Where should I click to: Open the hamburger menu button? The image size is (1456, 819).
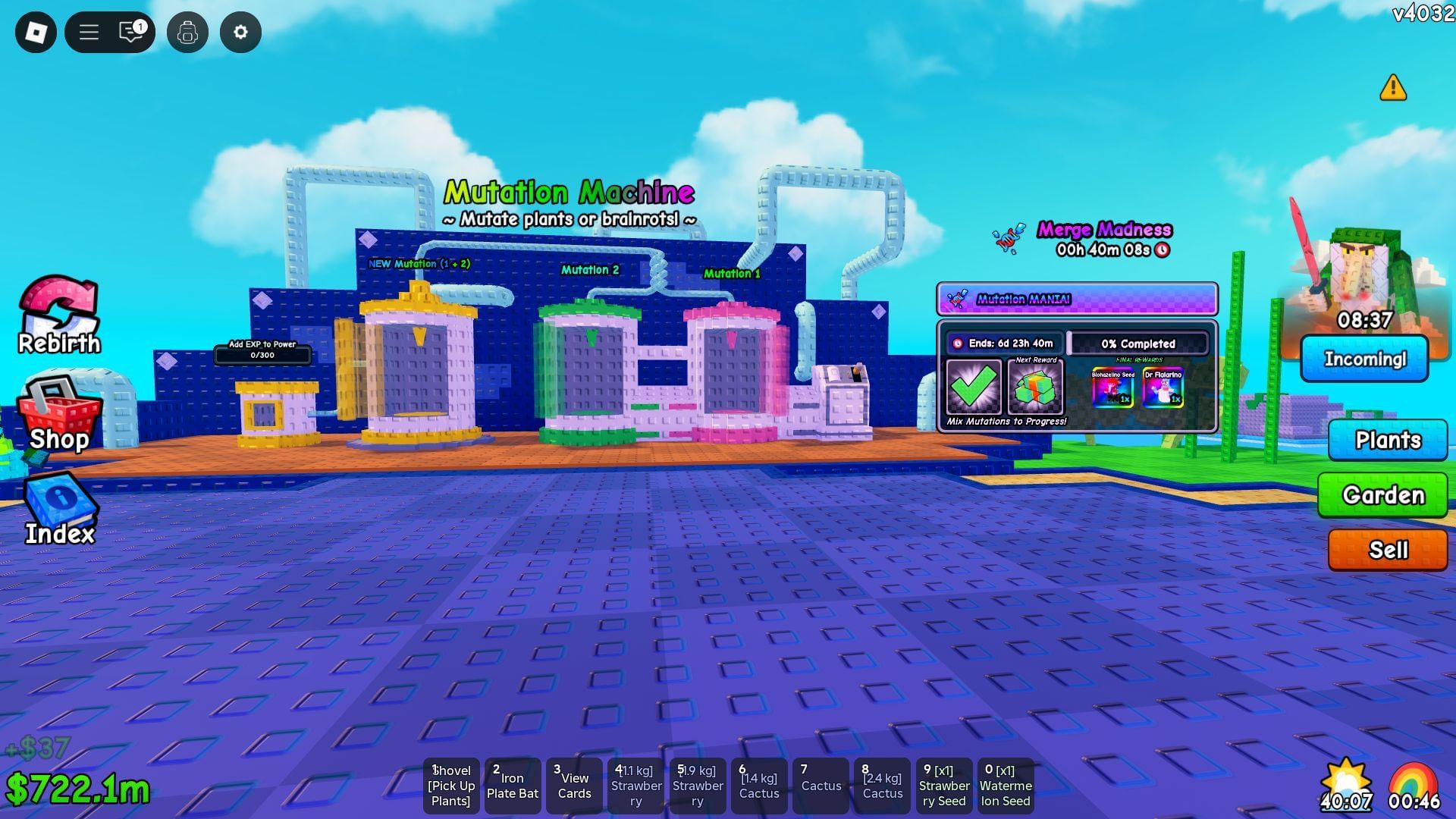coord(88,33)
